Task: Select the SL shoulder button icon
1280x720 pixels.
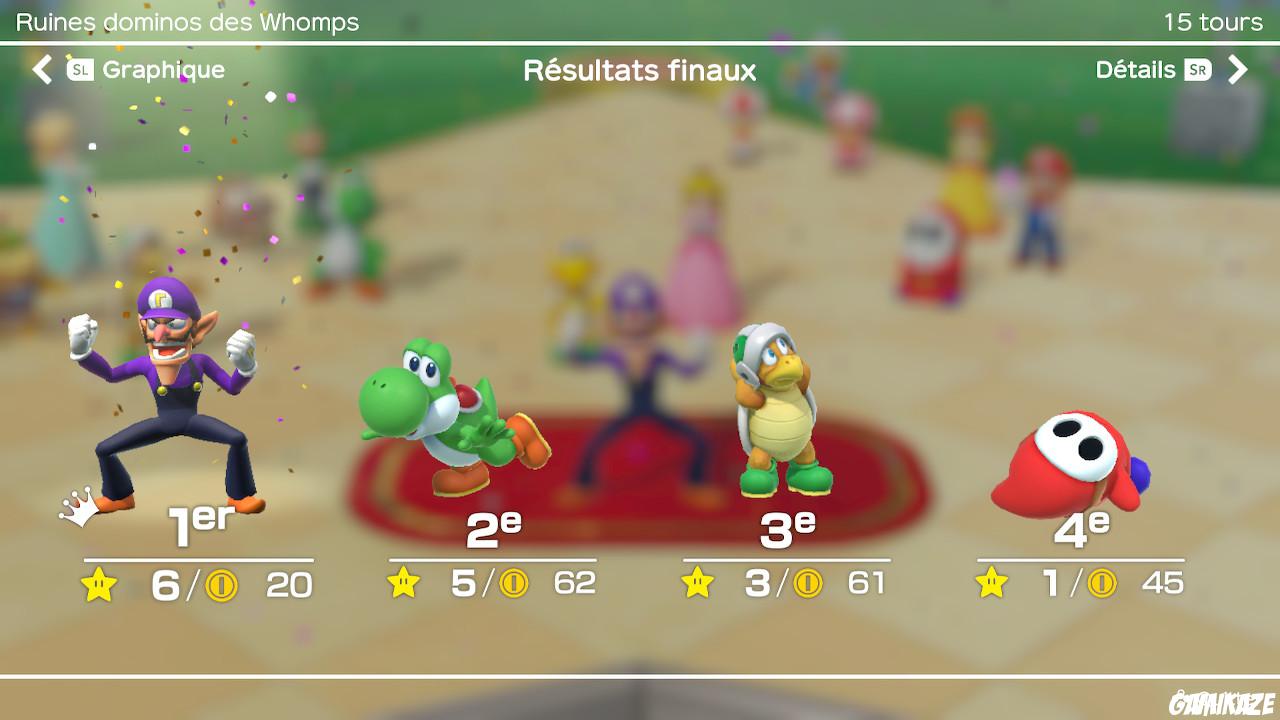Action: [x=83, y=70]
